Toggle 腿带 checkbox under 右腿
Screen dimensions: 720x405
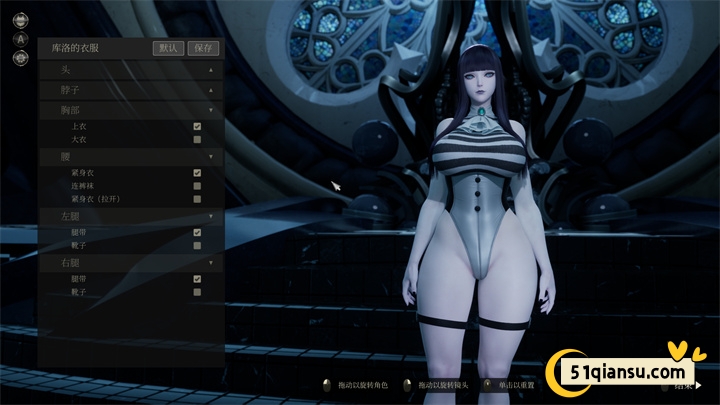point(197,279)
